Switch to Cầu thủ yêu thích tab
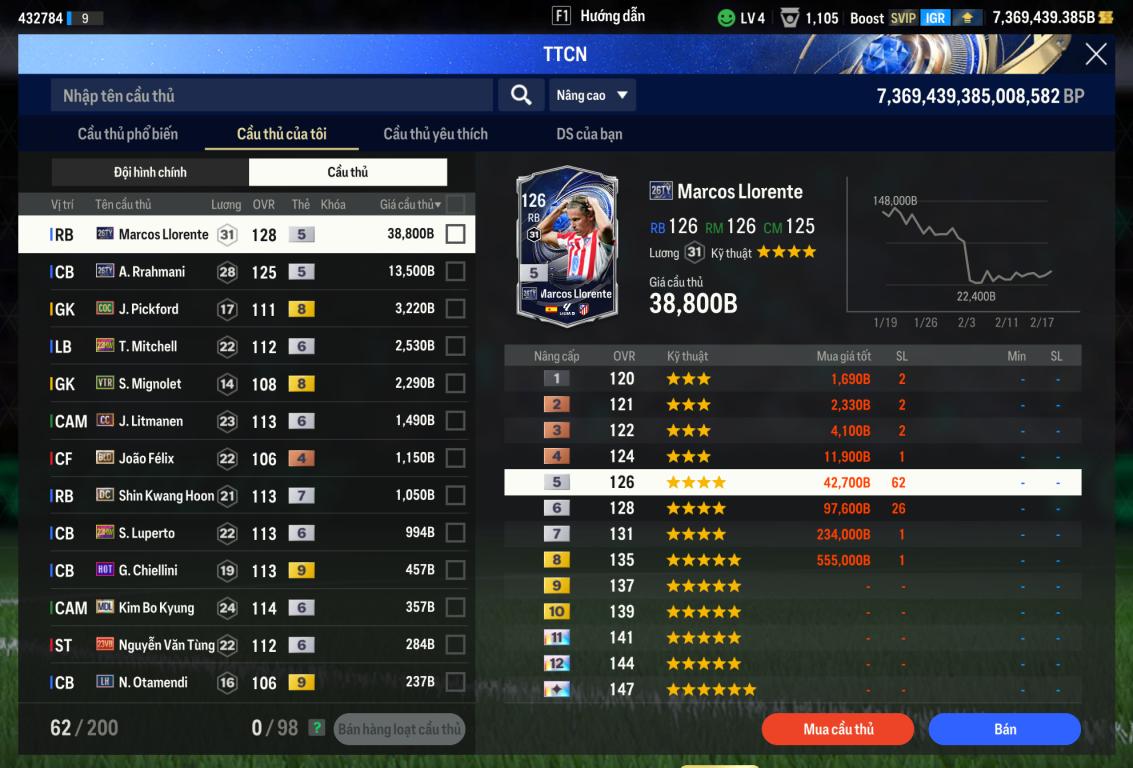The image size is (1133, 768). [x=435, y=134]
